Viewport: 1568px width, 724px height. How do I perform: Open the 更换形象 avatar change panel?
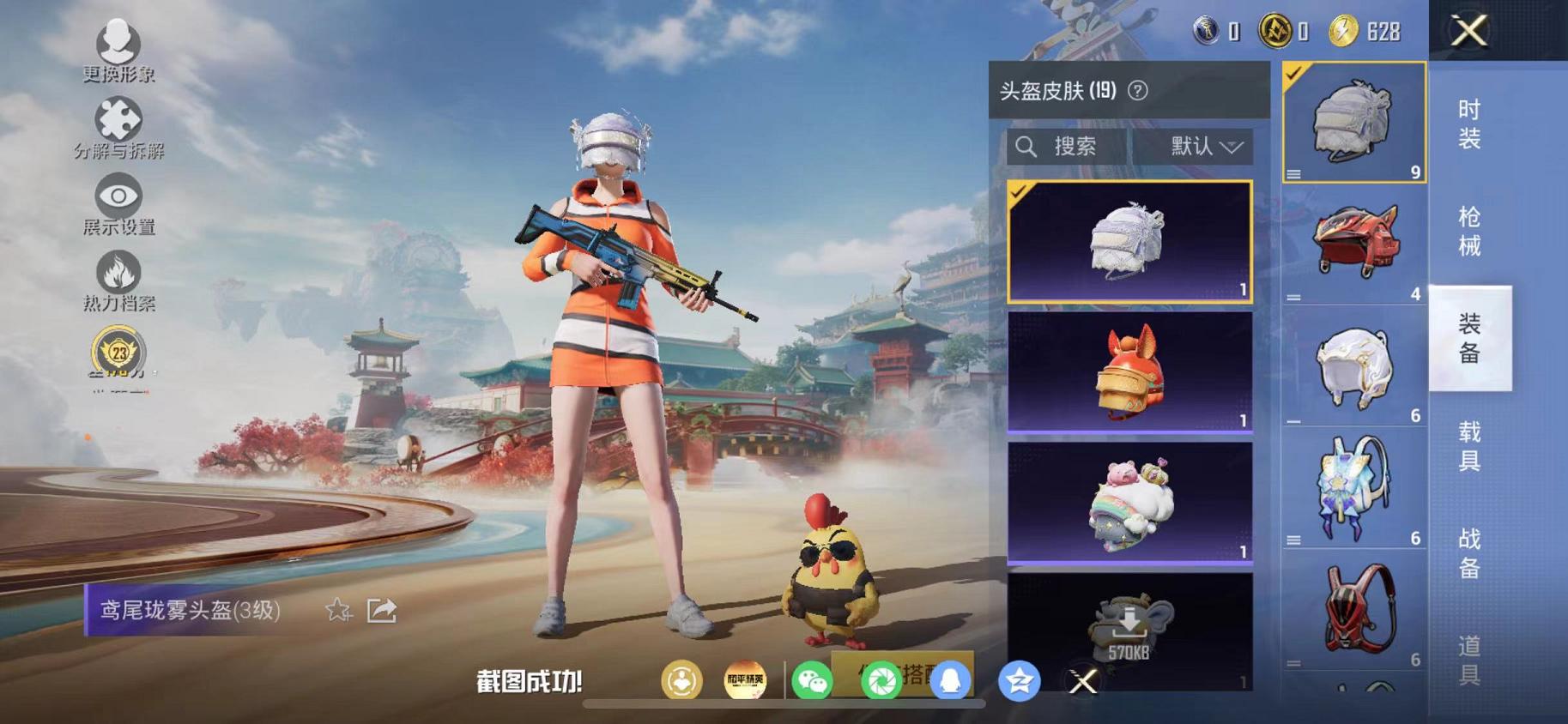pos(118,40)
